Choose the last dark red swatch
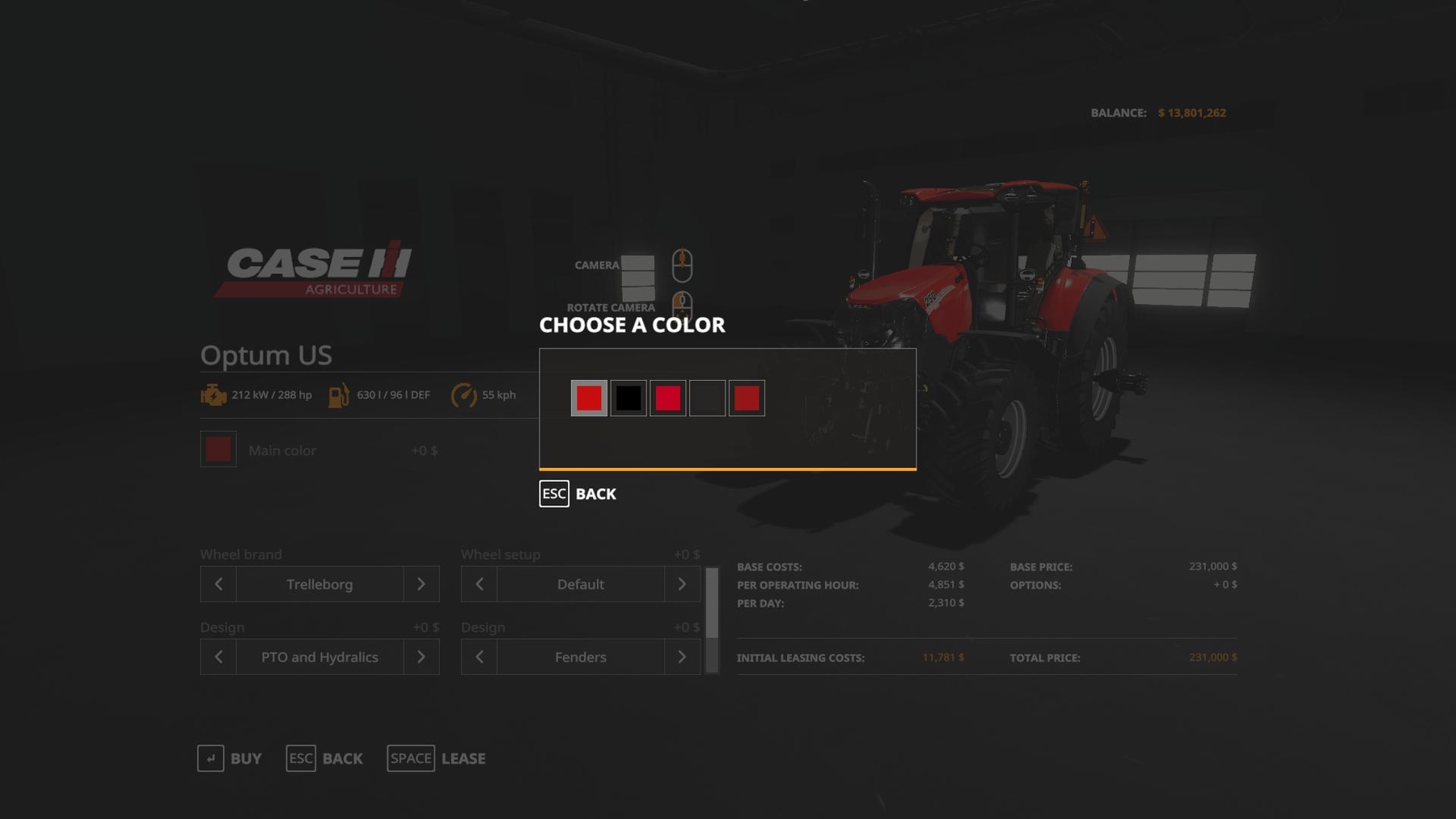Image resolution: width=1456 pixels, height=819 pixels. pyautogui.click(x=747, y=398)
